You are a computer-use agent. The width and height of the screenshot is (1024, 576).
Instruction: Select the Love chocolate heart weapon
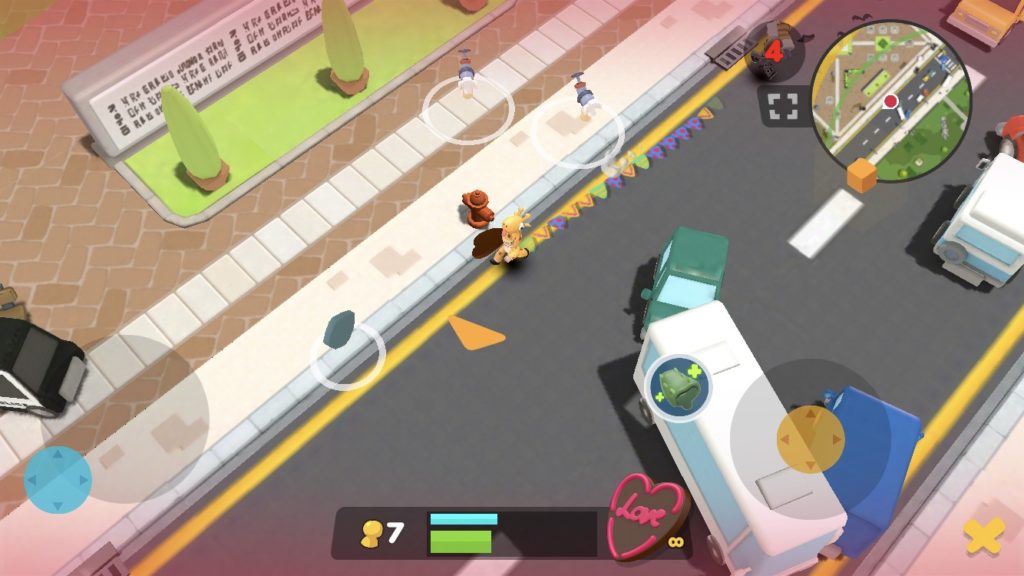(646, 515)
